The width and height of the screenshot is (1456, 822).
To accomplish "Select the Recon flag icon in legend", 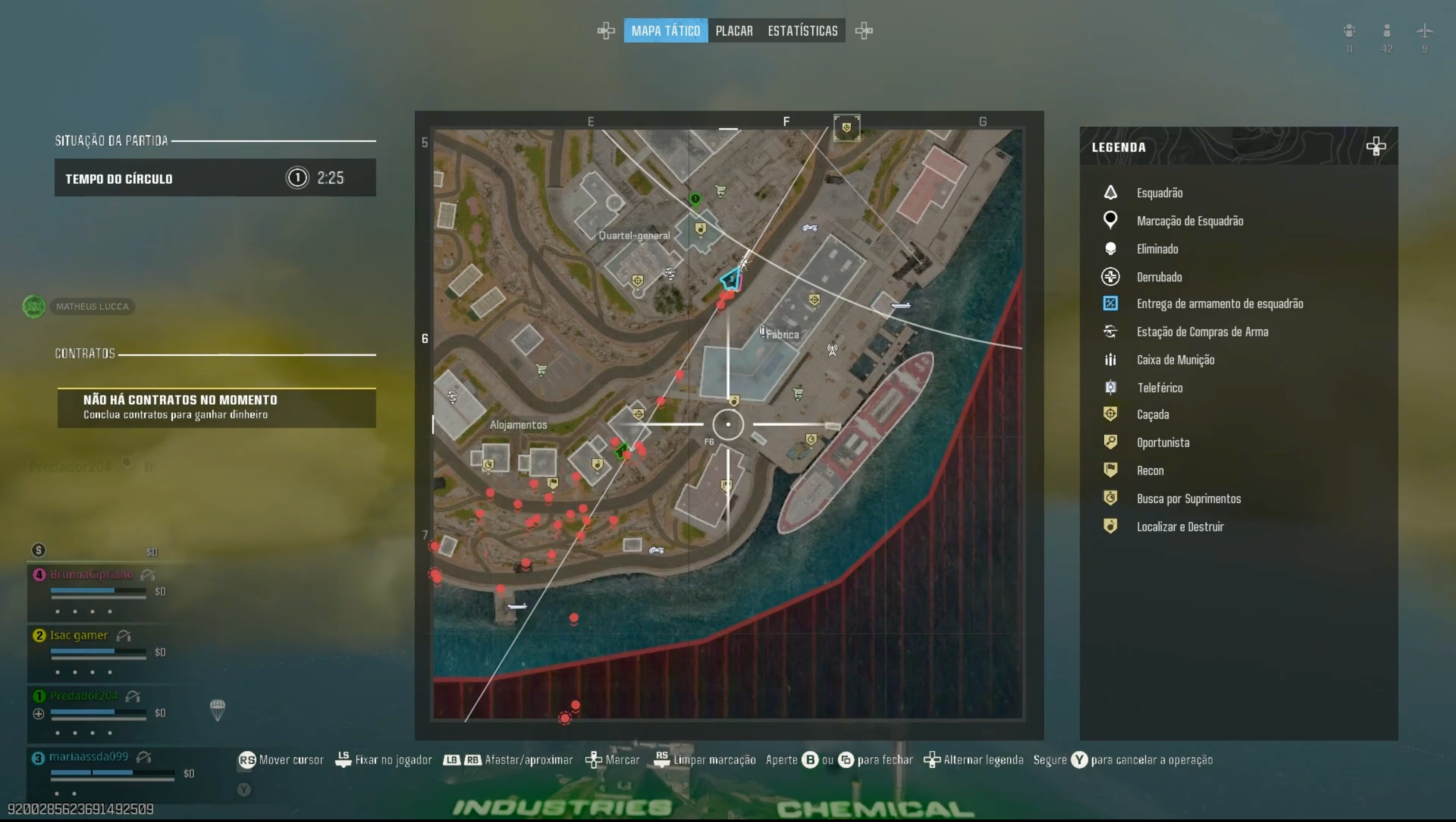I will (x=1111, y=470).
